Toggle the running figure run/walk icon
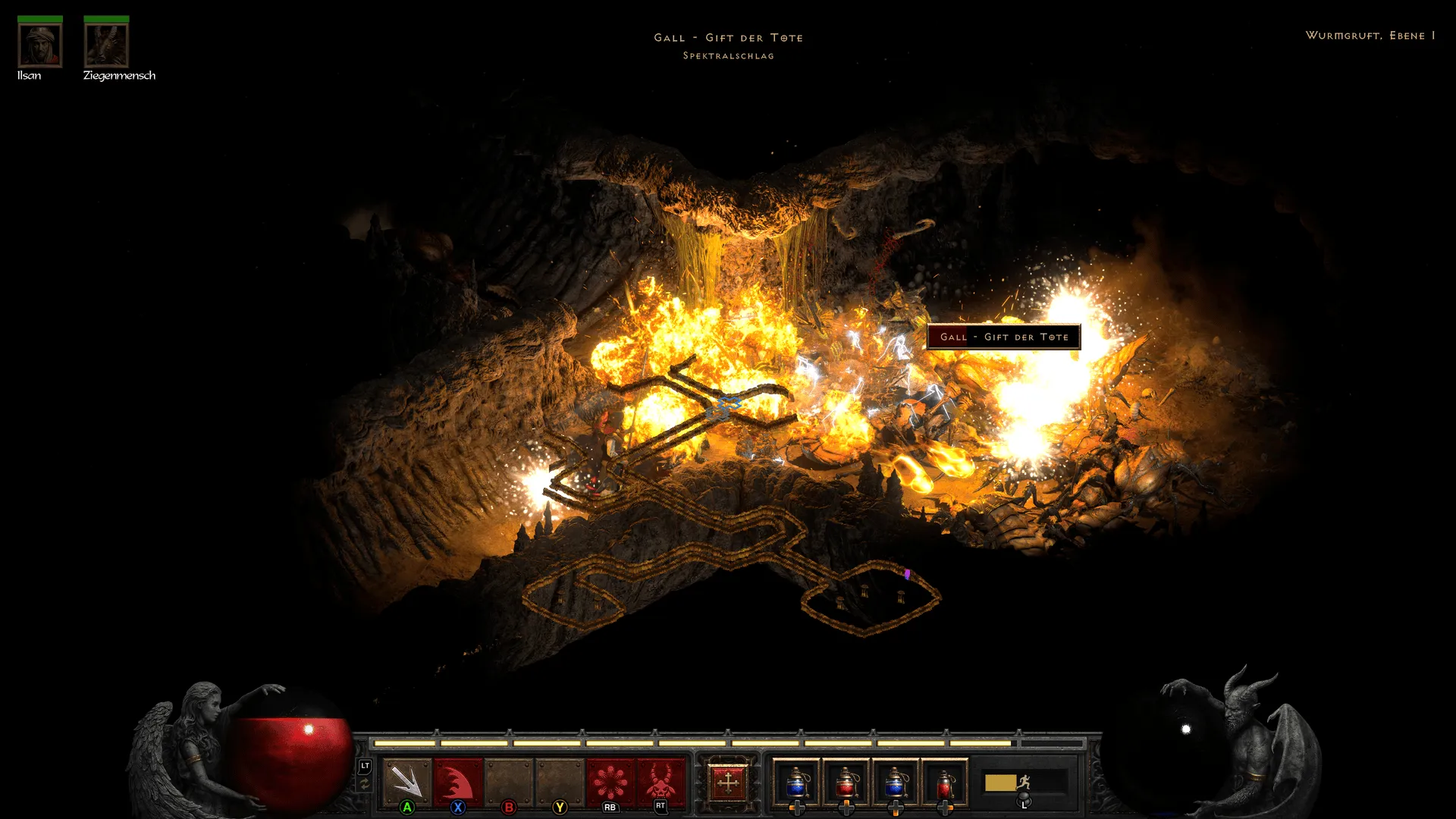The image size is (1456, 819). 1024,782
